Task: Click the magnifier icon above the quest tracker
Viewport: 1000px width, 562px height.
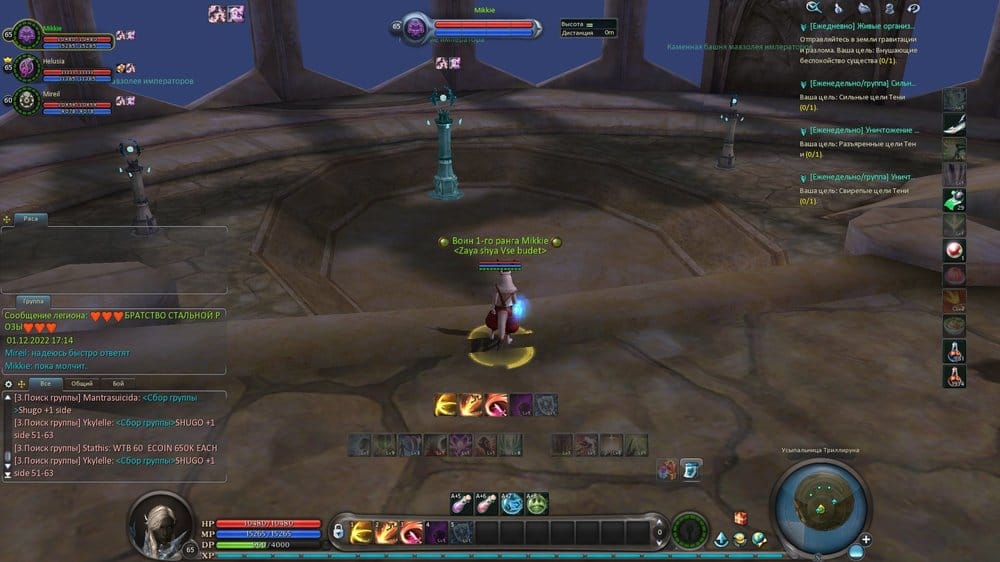Action: point(813,6)
